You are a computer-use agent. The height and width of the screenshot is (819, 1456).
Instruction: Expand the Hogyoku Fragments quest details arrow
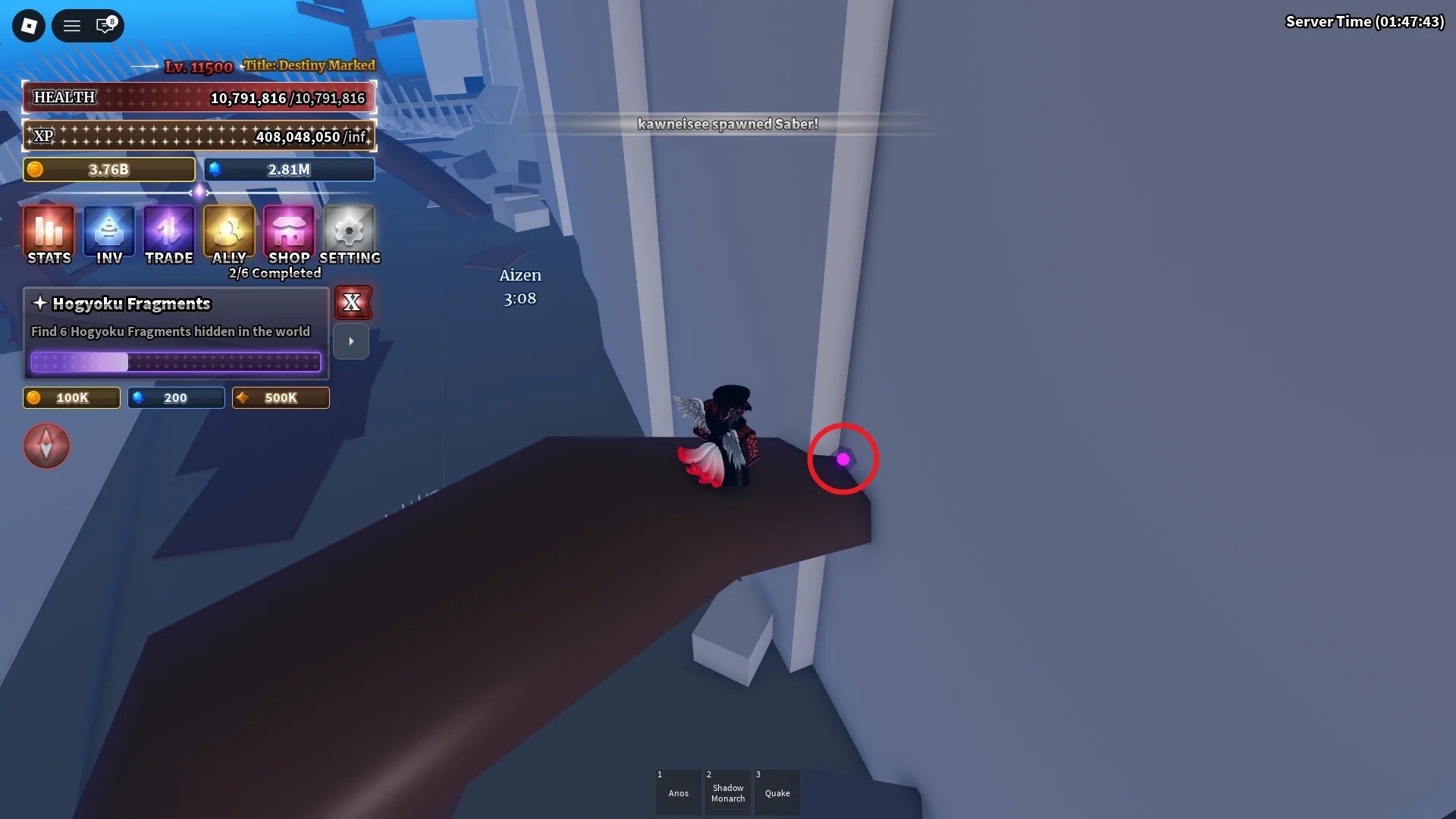click(351, 341)
